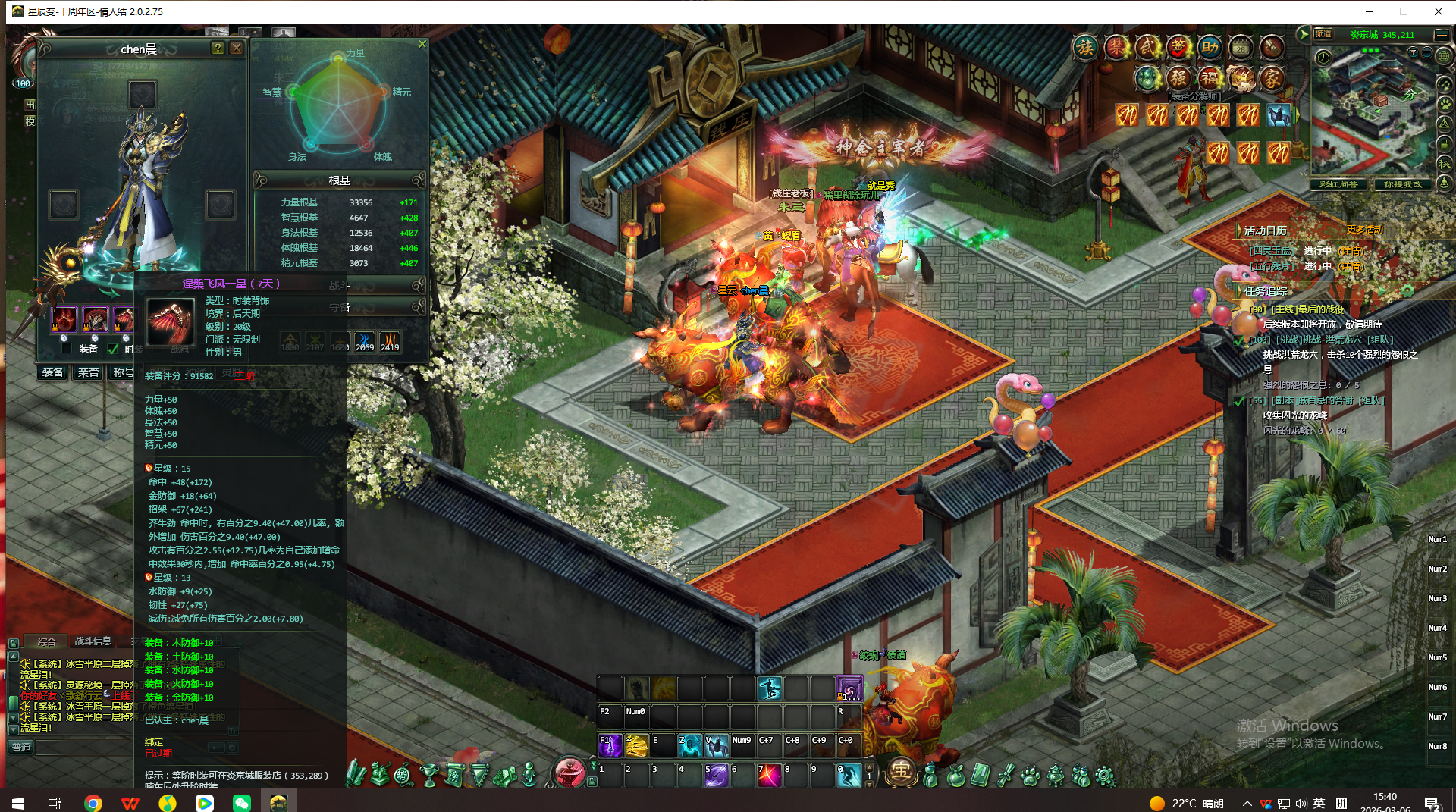Screen dimensions: 1456x812
Task: Open the character panel help button
Action: point(218,48)
